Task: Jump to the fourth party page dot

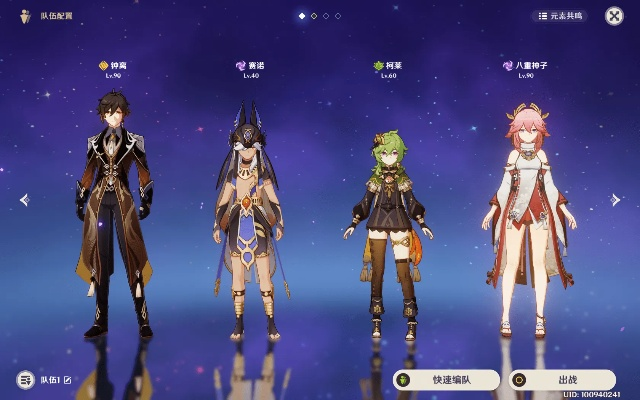Action: pos(338,16)
